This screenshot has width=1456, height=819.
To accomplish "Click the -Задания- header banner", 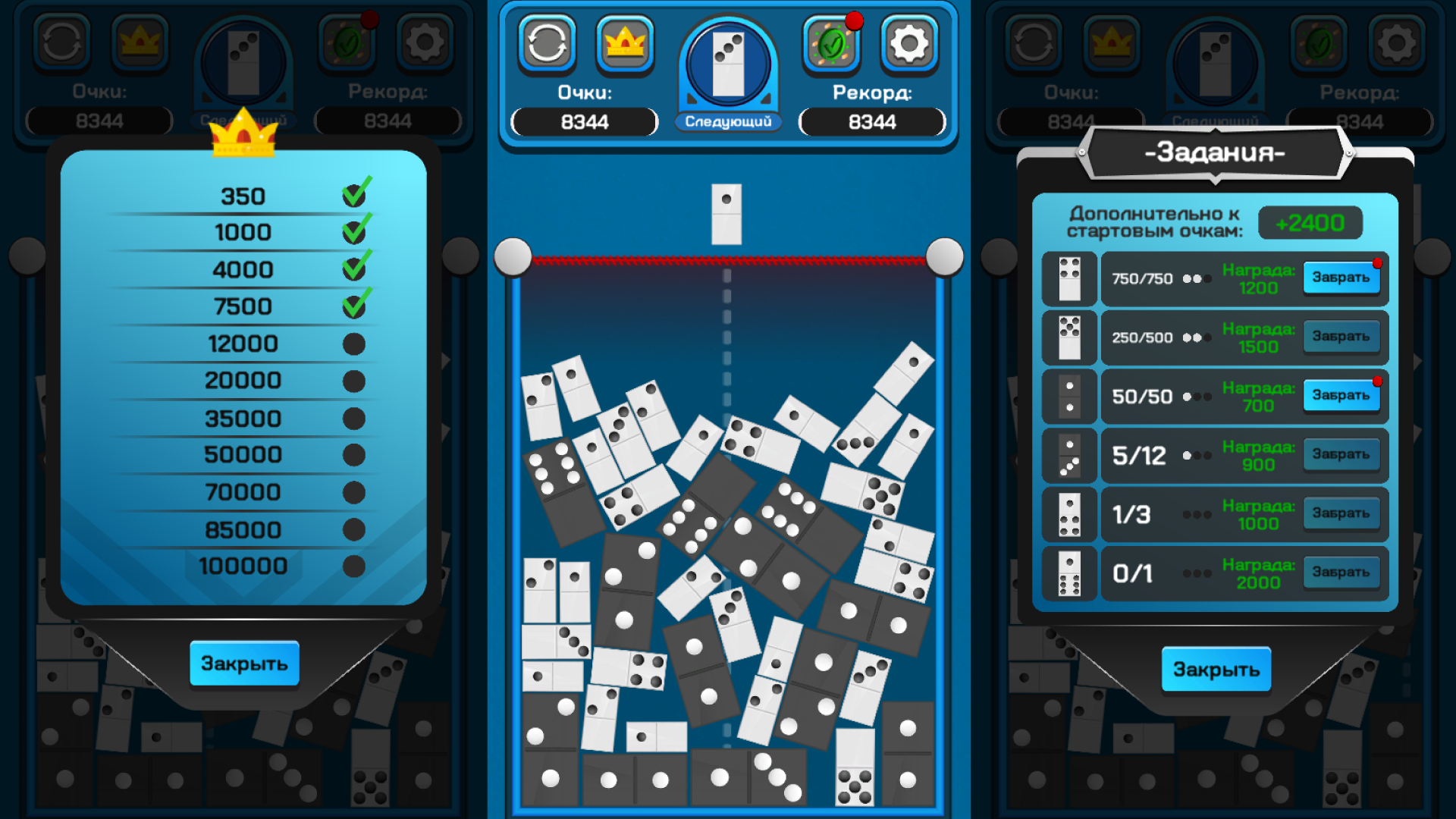I will [1216, 151].
